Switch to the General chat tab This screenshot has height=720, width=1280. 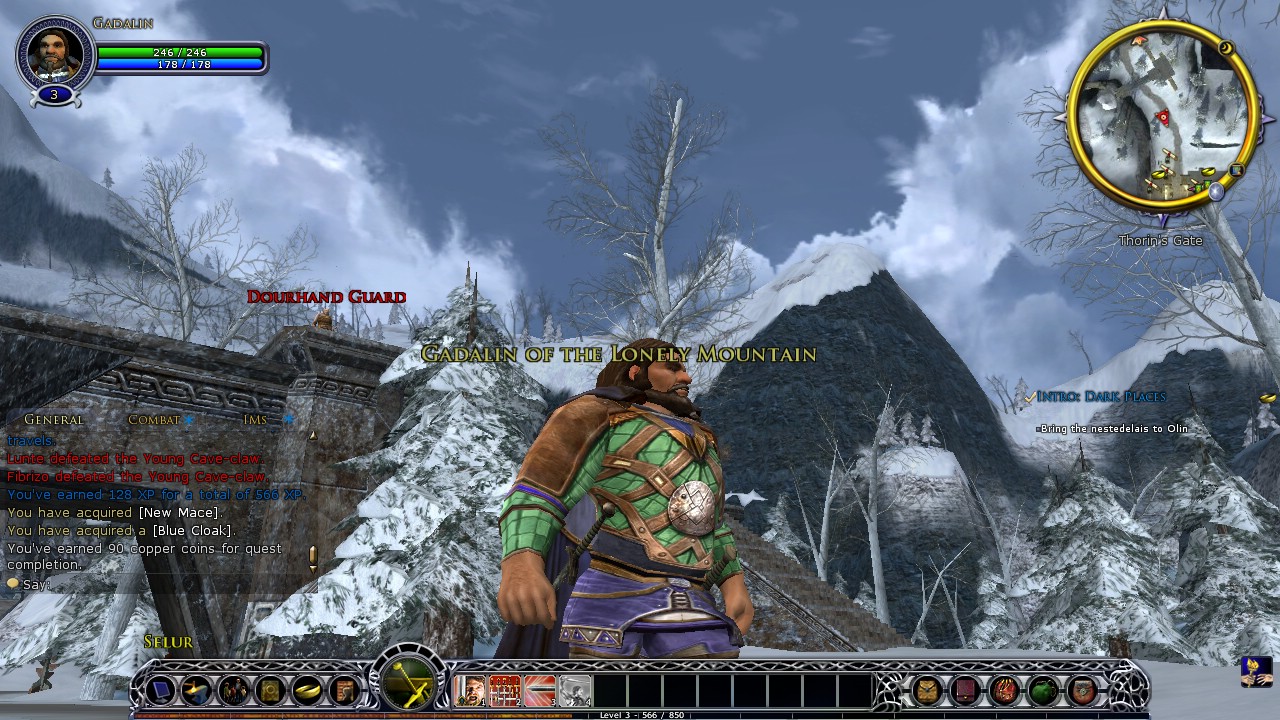(x=53, y=420)
